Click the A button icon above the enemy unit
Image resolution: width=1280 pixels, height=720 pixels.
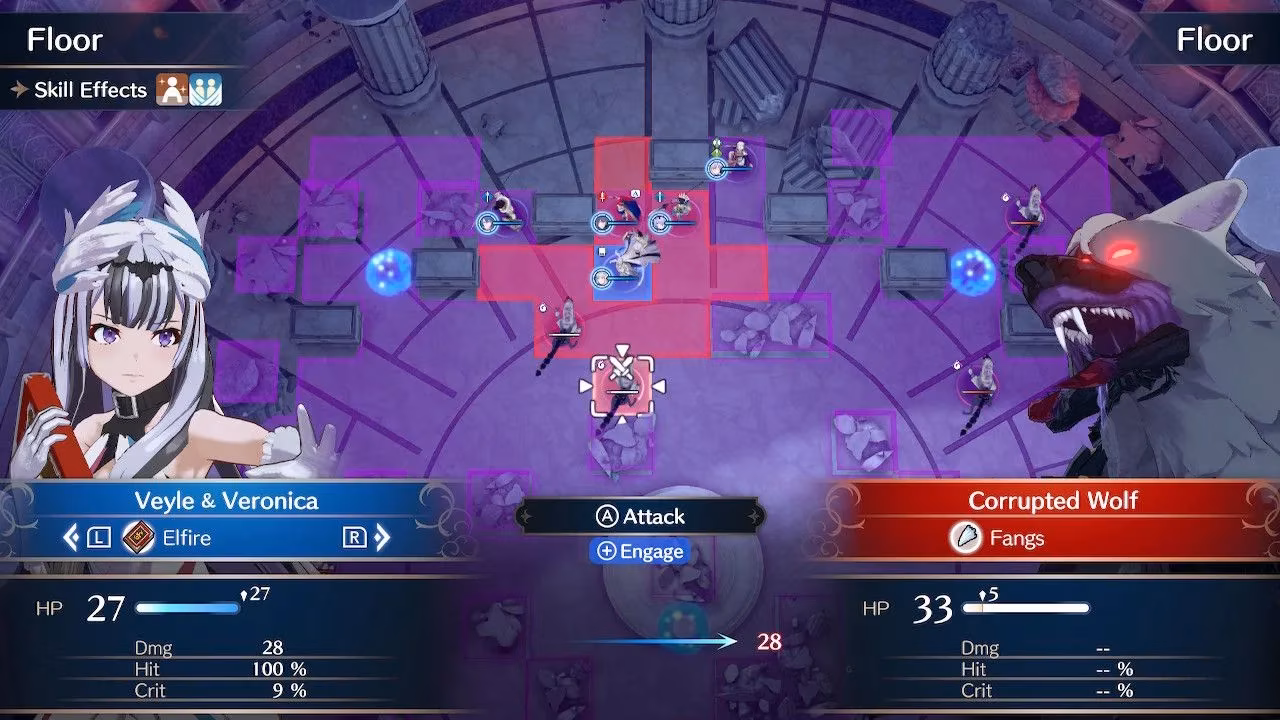(x=635, y=194)
